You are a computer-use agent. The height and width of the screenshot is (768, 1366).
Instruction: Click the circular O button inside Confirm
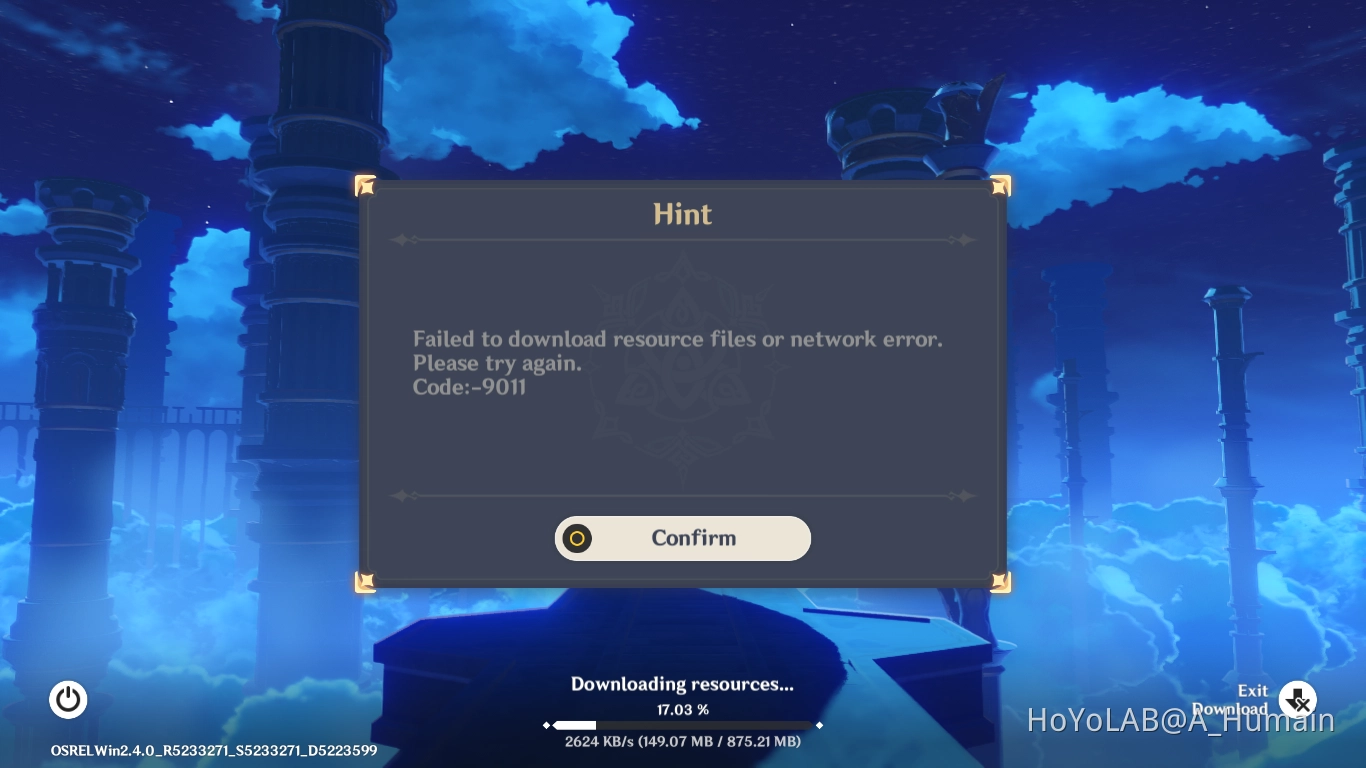[x=577, y=538]
